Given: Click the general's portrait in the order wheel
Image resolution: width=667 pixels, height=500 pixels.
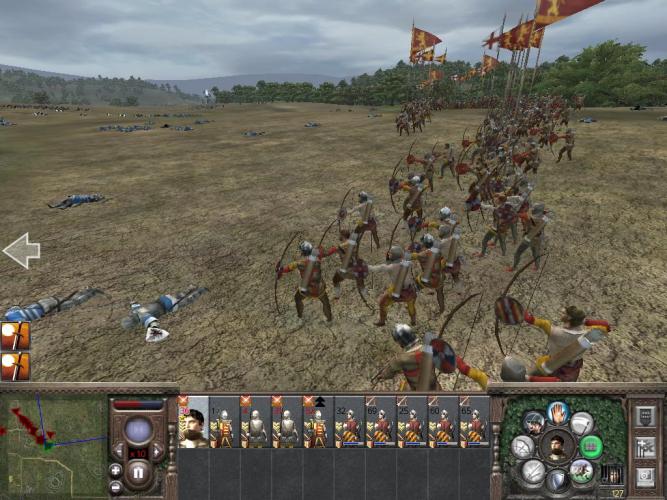Looking at the screenshot, I should point(558,446).
